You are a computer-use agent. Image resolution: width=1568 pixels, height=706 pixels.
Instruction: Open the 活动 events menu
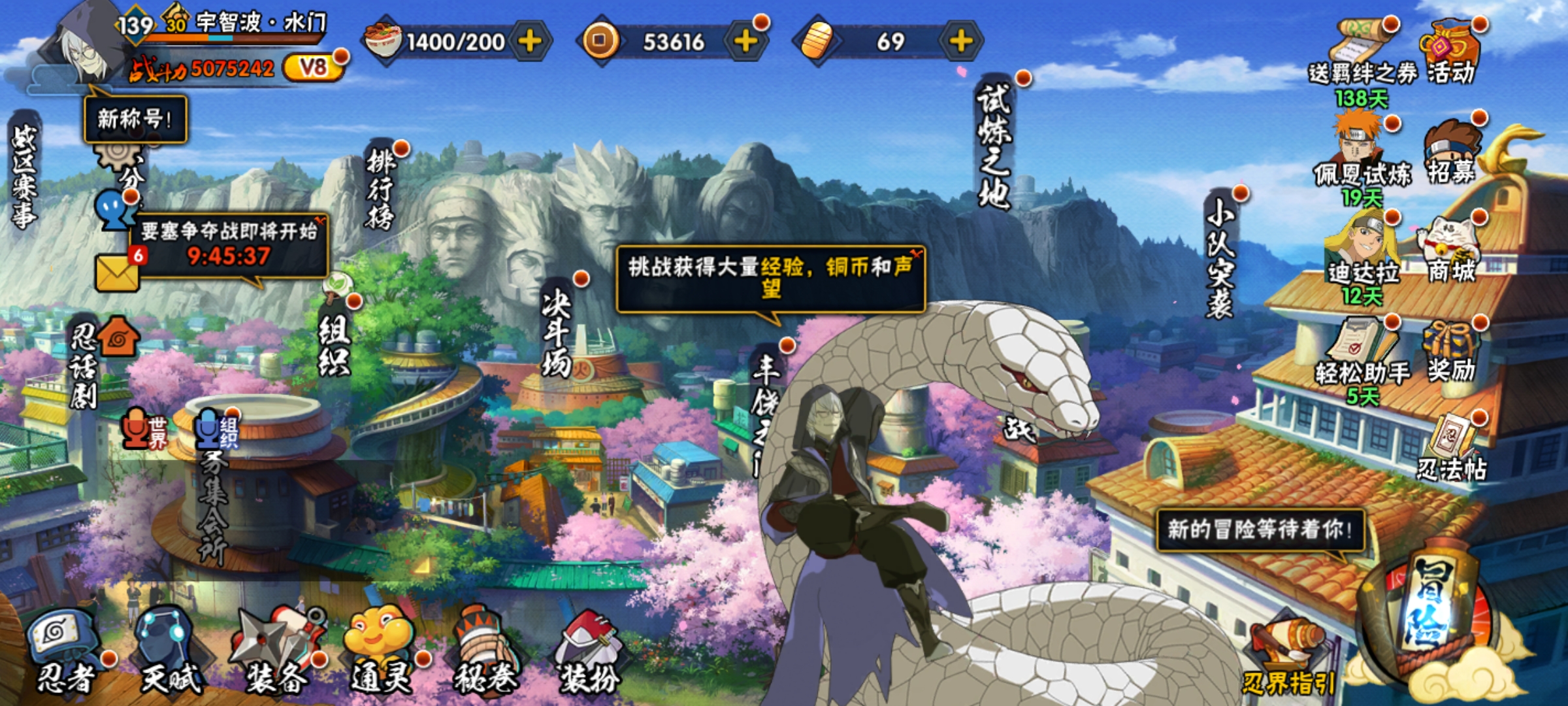[x=1450, y=52]
